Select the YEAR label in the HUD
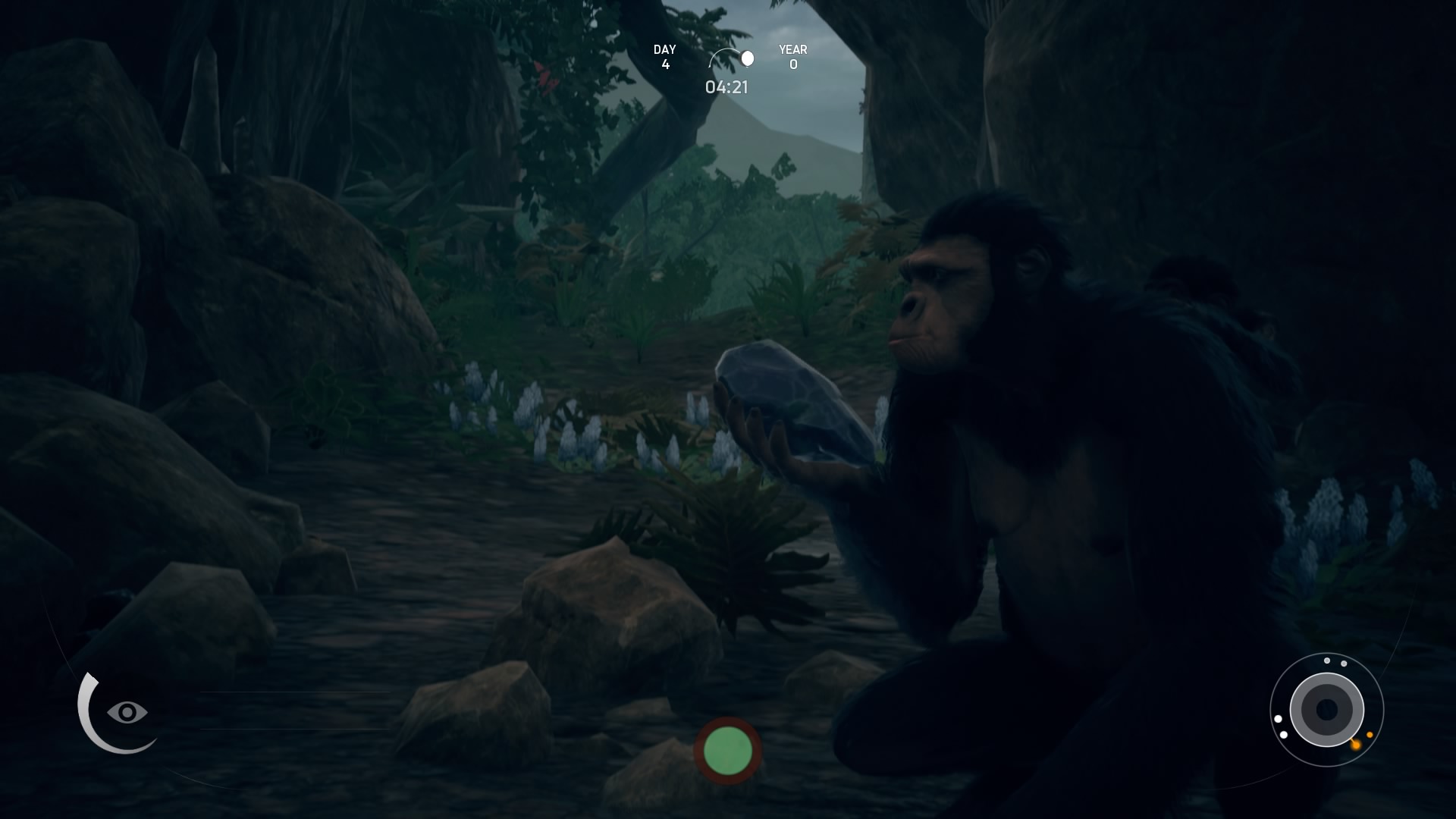Screen dimensions: 1456x819 792,49
